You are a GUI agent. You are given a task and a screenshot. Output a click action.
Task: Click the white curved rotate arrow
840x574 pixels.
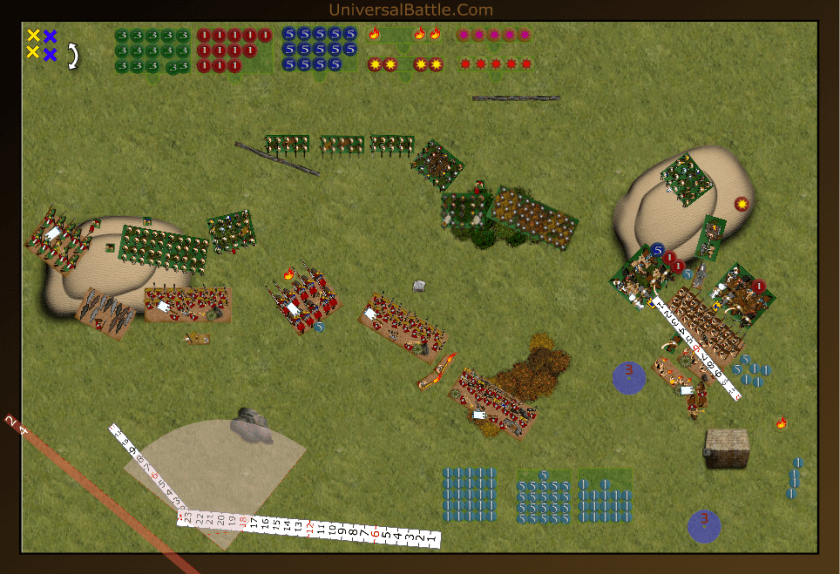click(x=73, y=56)
